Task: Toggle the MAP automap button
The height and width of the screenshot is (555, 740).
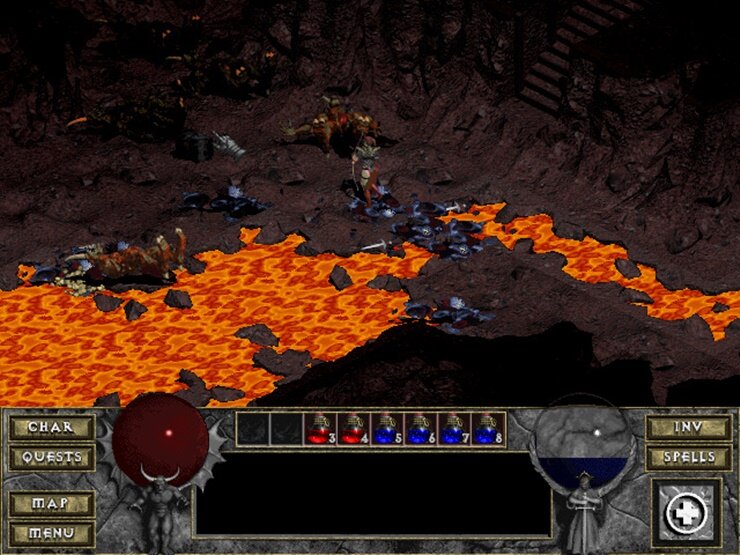Action: click(52, 503)
